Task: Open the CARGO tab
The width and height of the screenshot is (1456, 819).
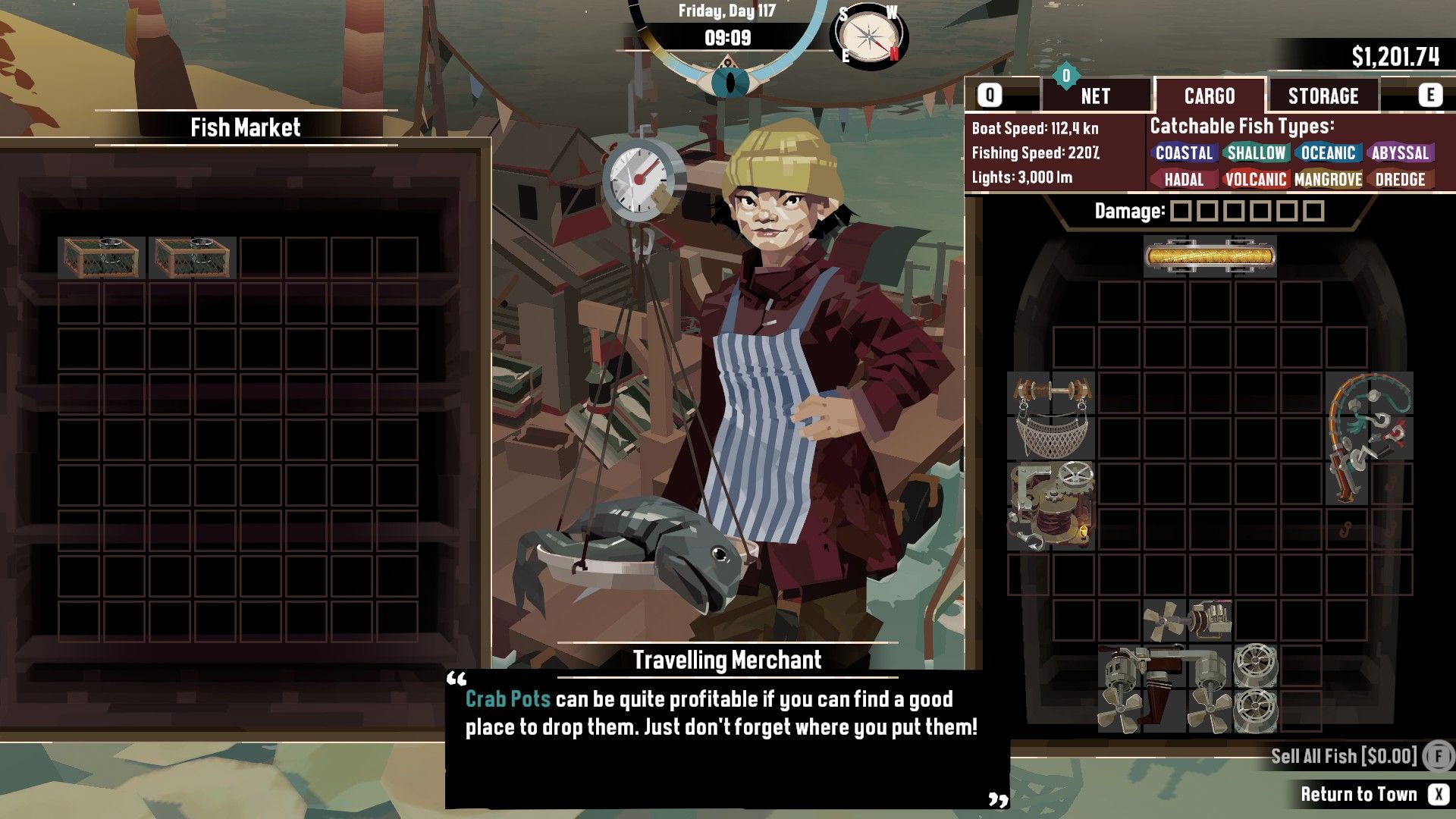Action: coord(1211,96)
